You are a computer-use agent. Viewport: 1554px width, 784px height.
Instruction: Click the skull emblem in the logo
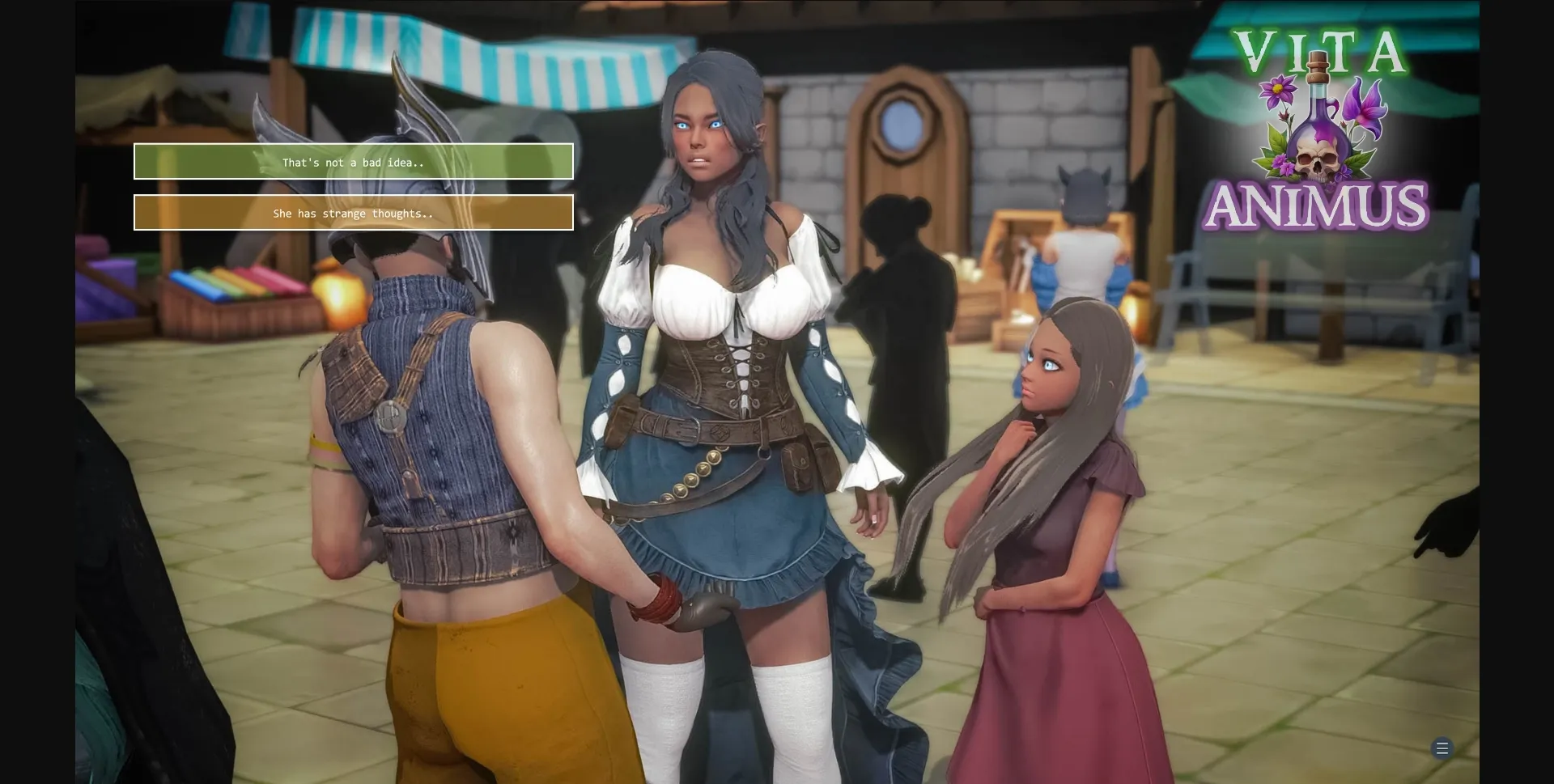click(x=1317, y=159)
